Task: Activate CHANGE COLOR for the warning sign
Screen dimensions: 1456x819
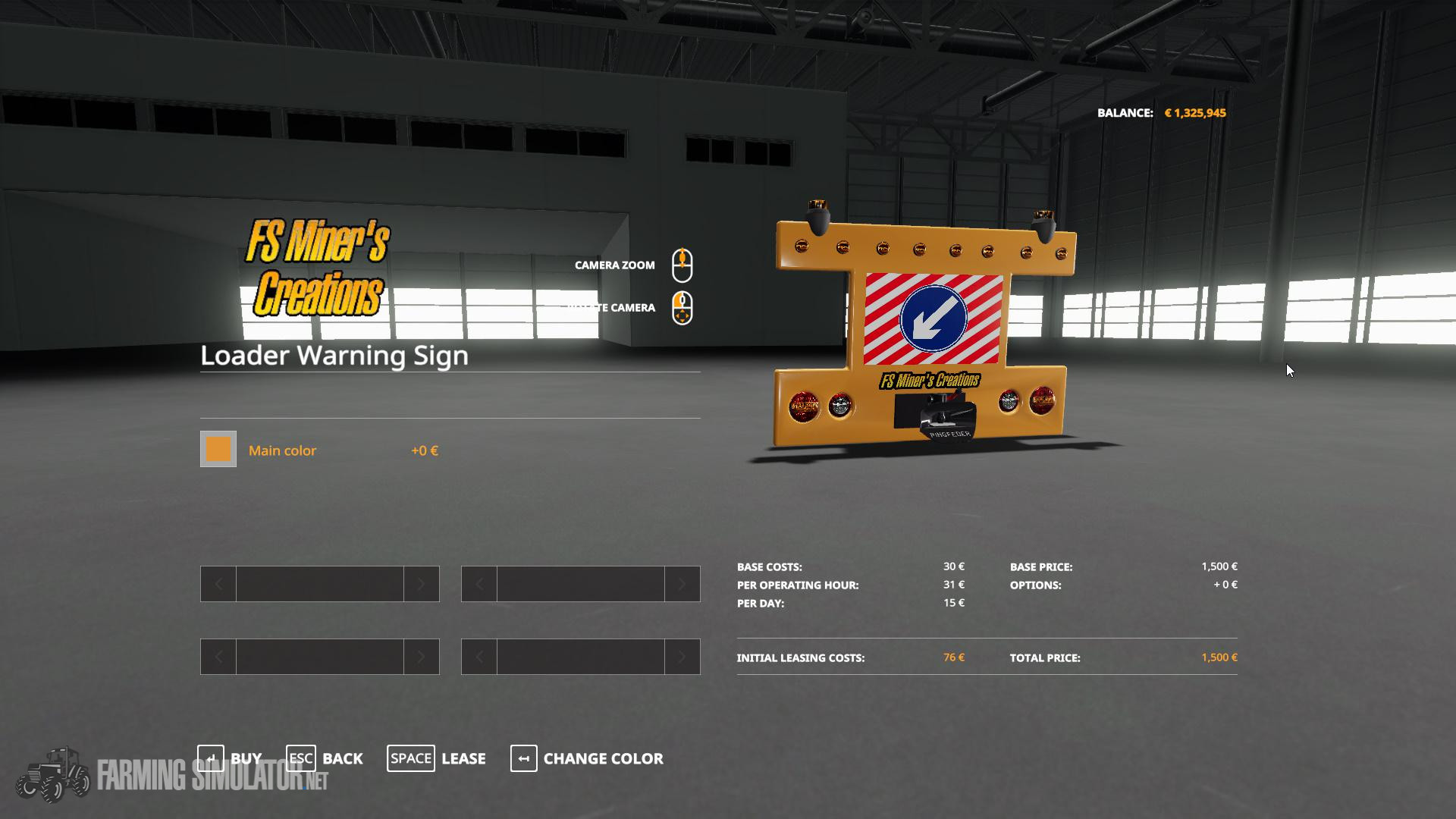Action: tap(603, 758)
